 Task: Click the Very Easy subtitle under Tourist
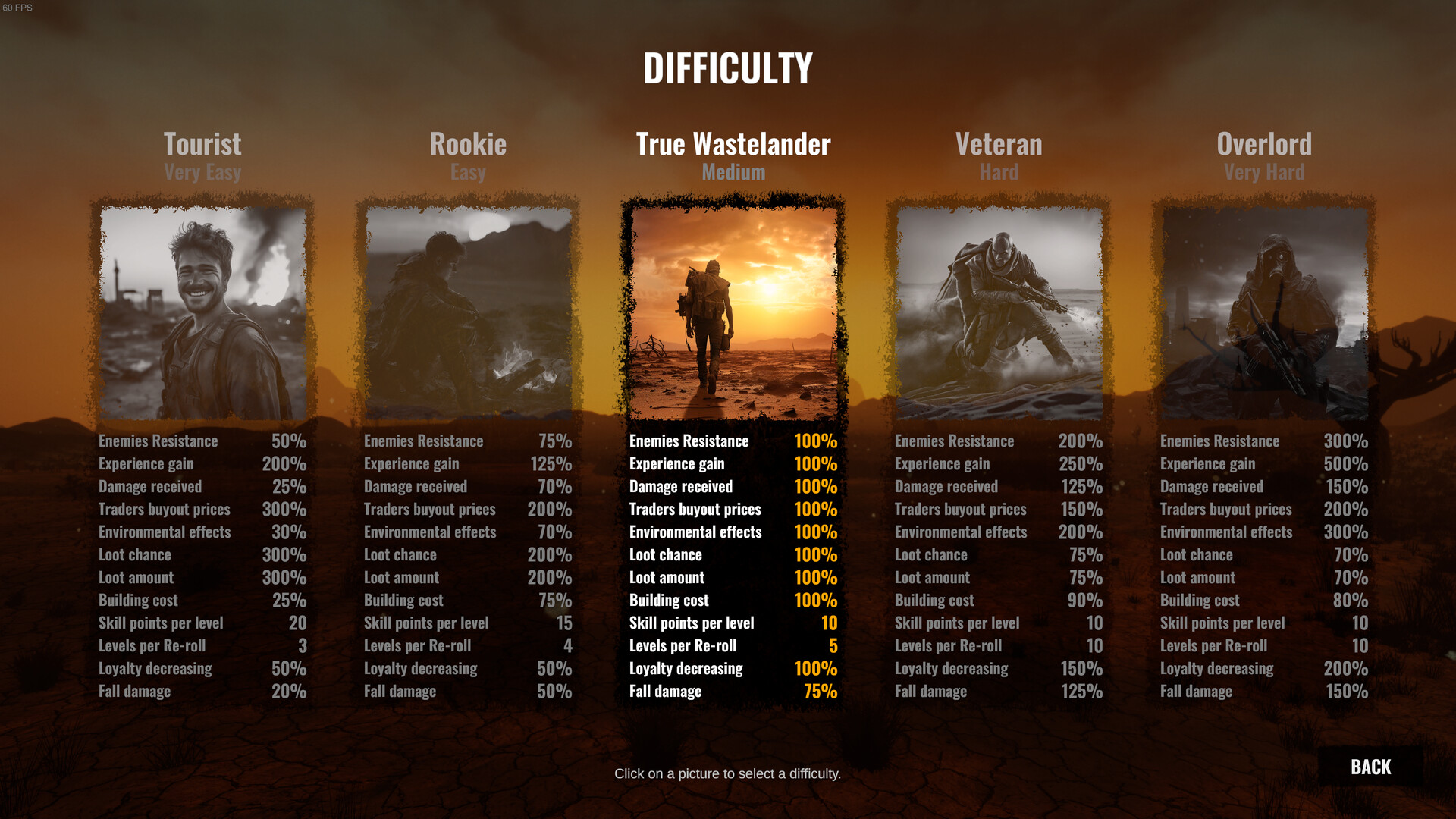click(202, 173)
